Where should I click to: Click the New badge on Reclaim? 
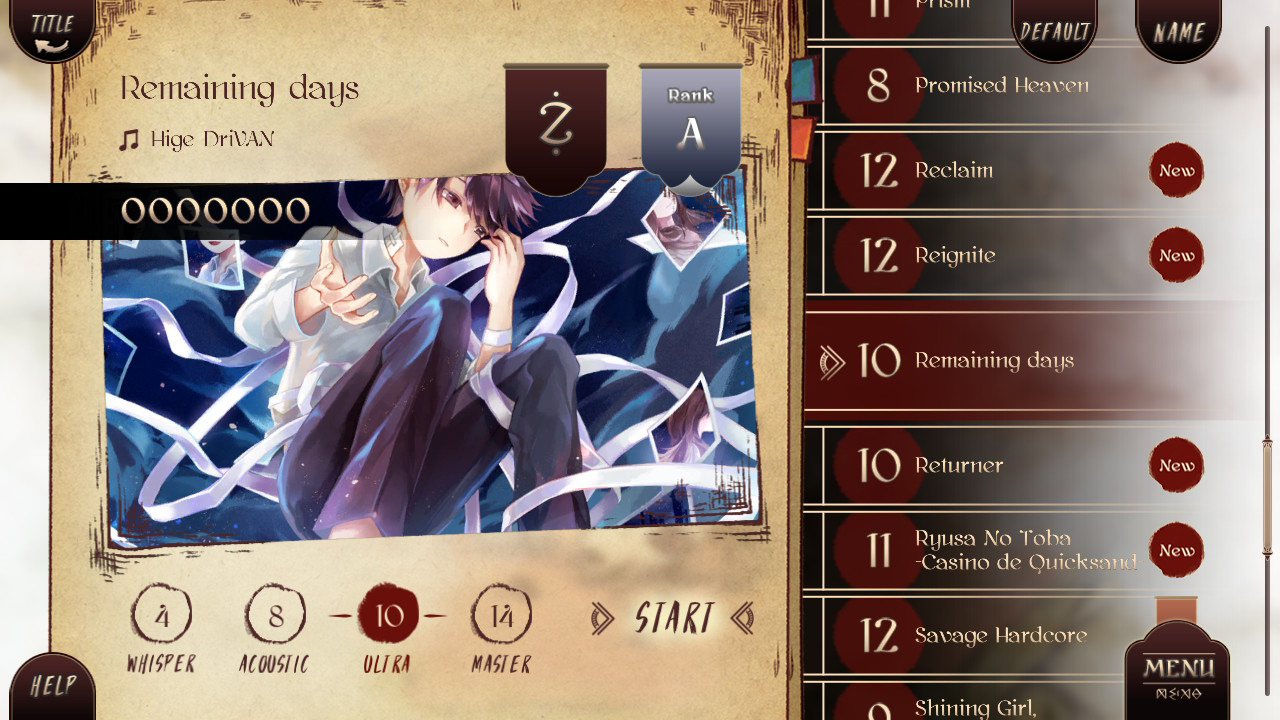click(1175, 170)
